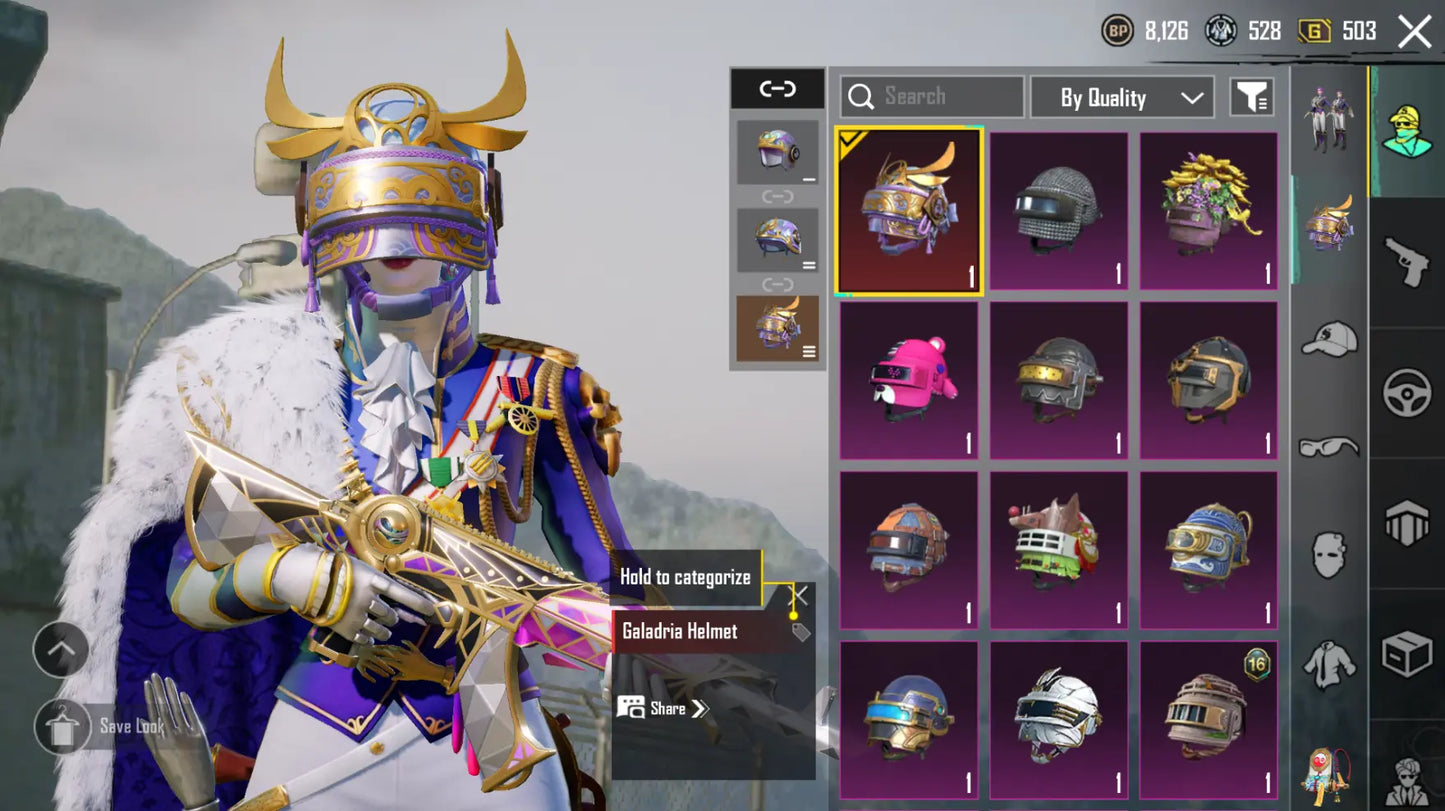Screen dimensions: 1445x811
Task: Switch to the pistol weapons category
Action: 1407,262
